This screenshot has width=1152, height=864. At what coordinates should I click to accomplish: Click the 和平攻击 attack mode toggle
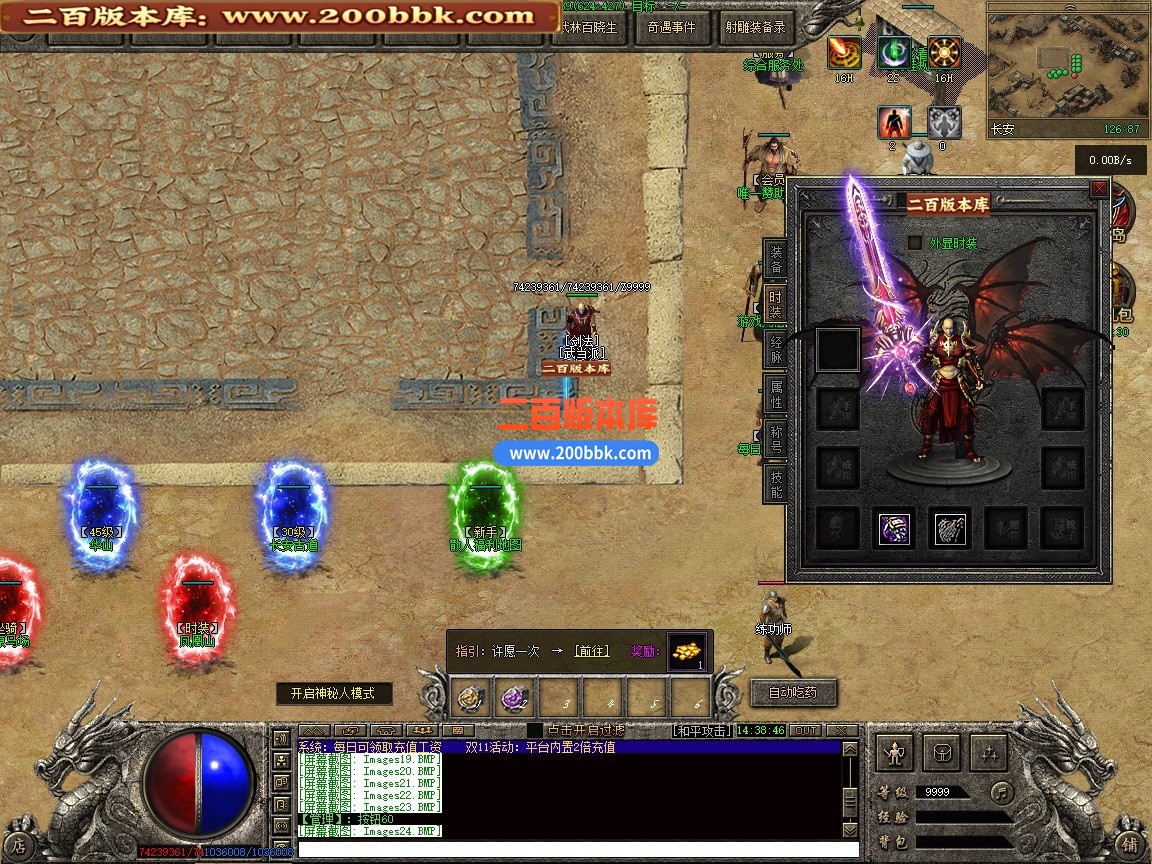[700, 731]
